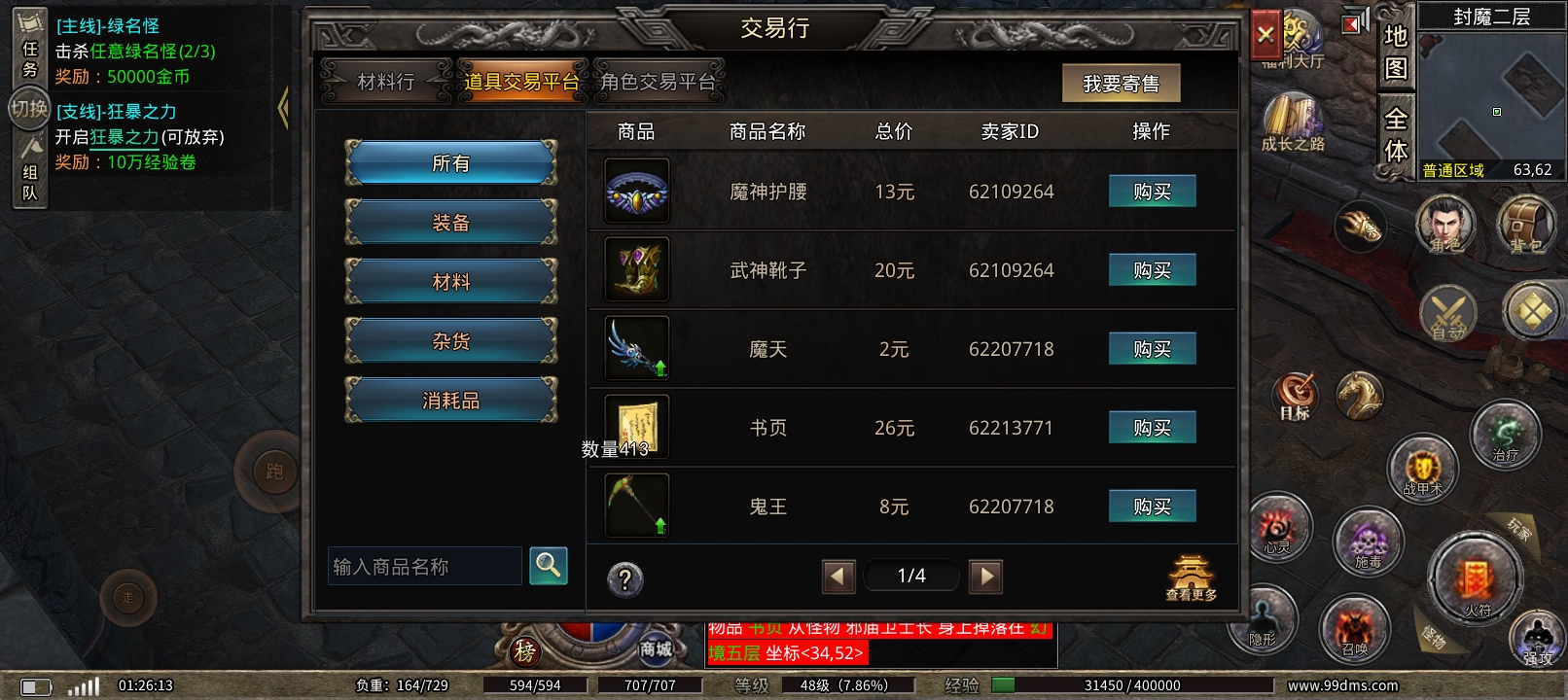Toggle 跑 run mode button
Screen dimensions: 1568x700
tap(273, 470)
